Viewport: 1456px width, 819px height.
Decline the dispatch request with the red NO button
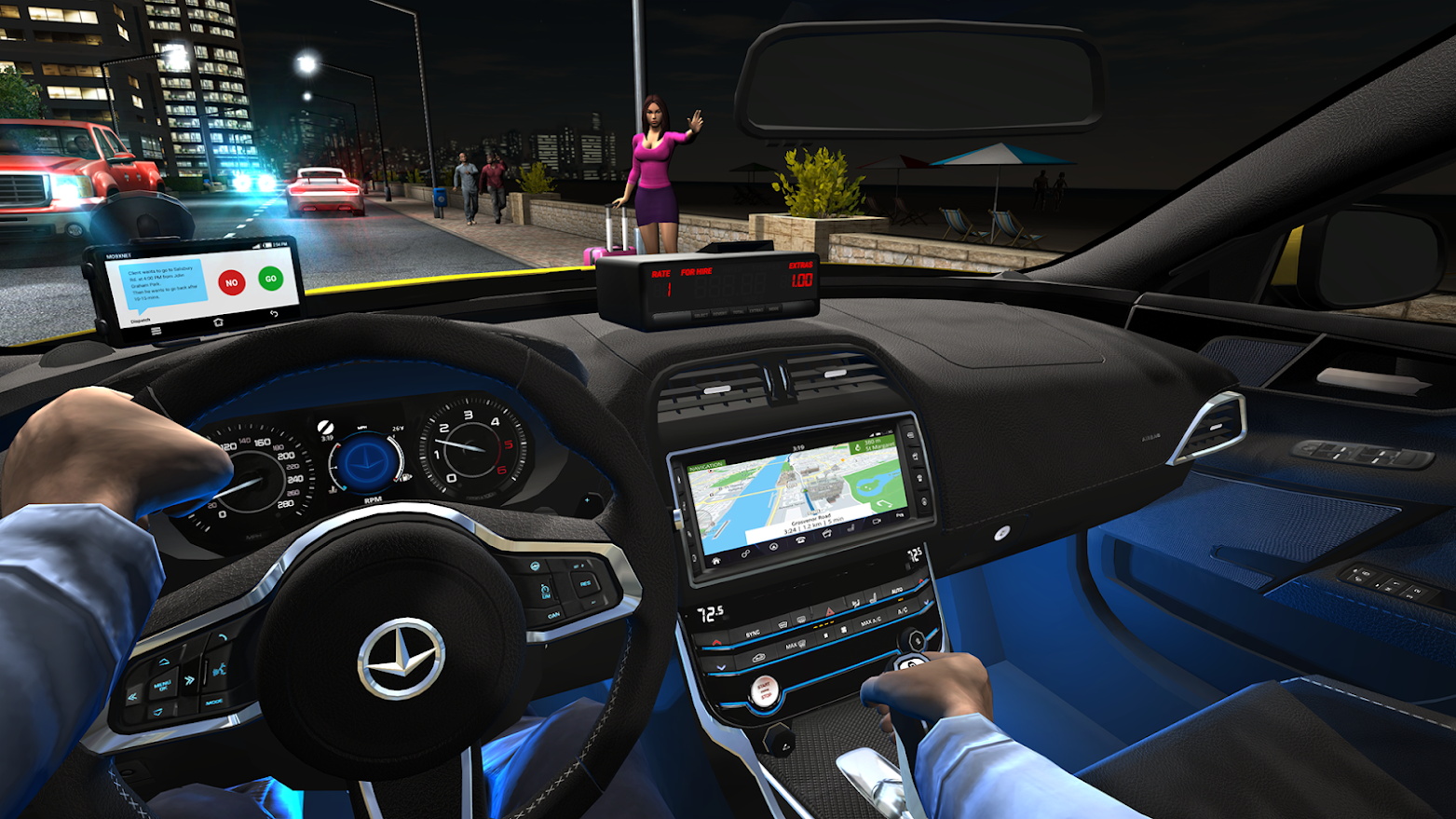(231, 282)
